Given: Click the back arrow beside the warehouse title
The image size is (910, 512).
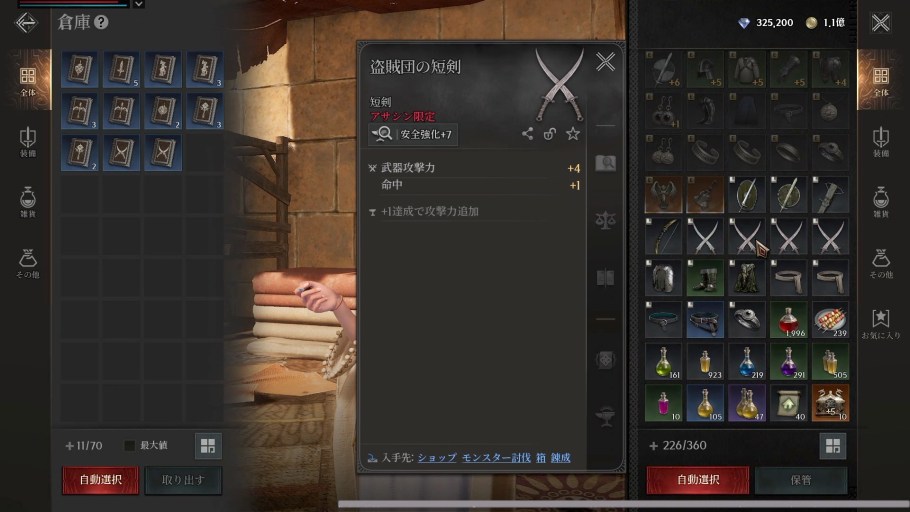Looking at the screenshot, I should 25,22.
